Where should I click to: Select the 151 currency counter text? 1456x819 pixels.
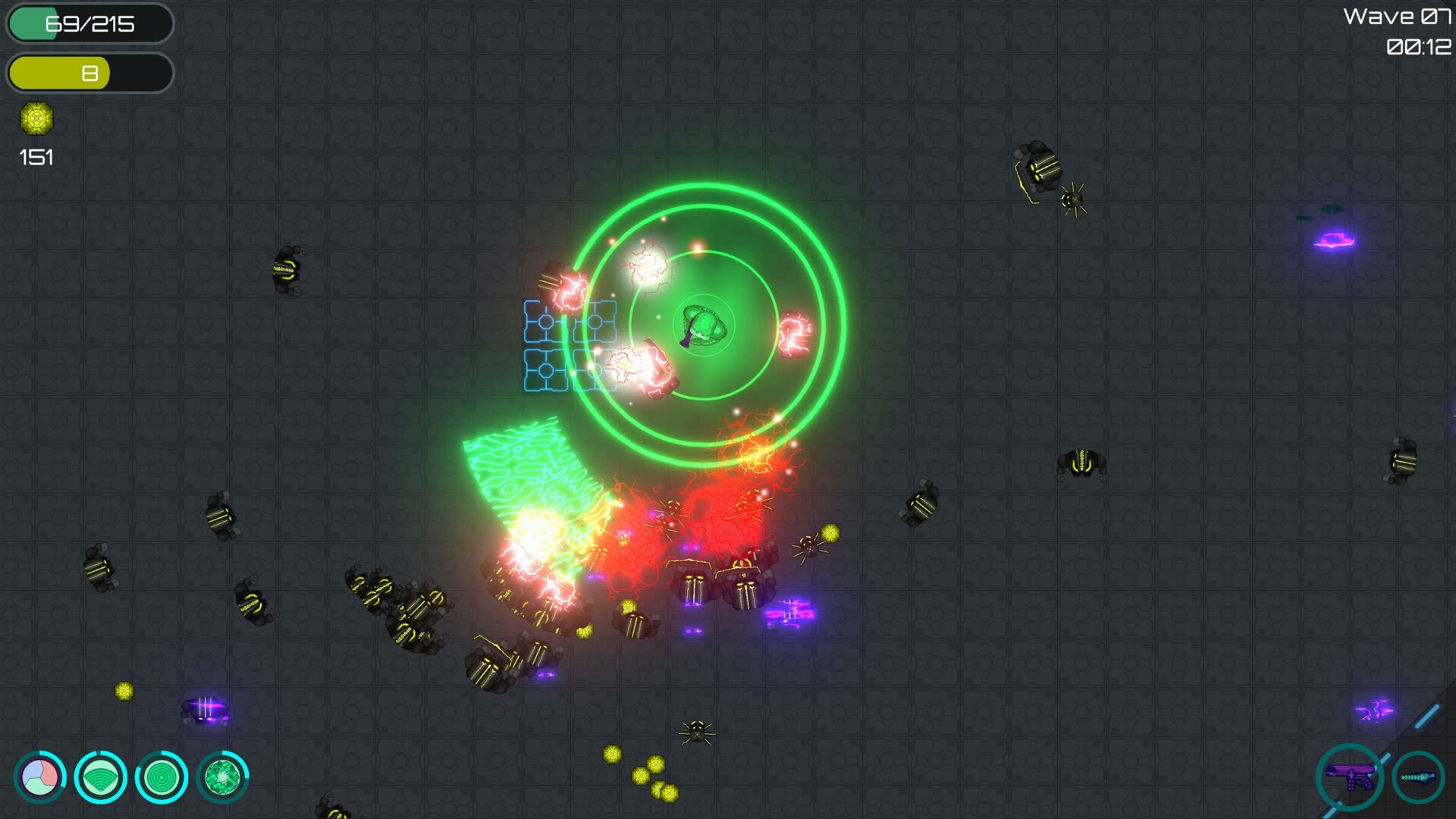pyautogui.click(x=35, y=158)
